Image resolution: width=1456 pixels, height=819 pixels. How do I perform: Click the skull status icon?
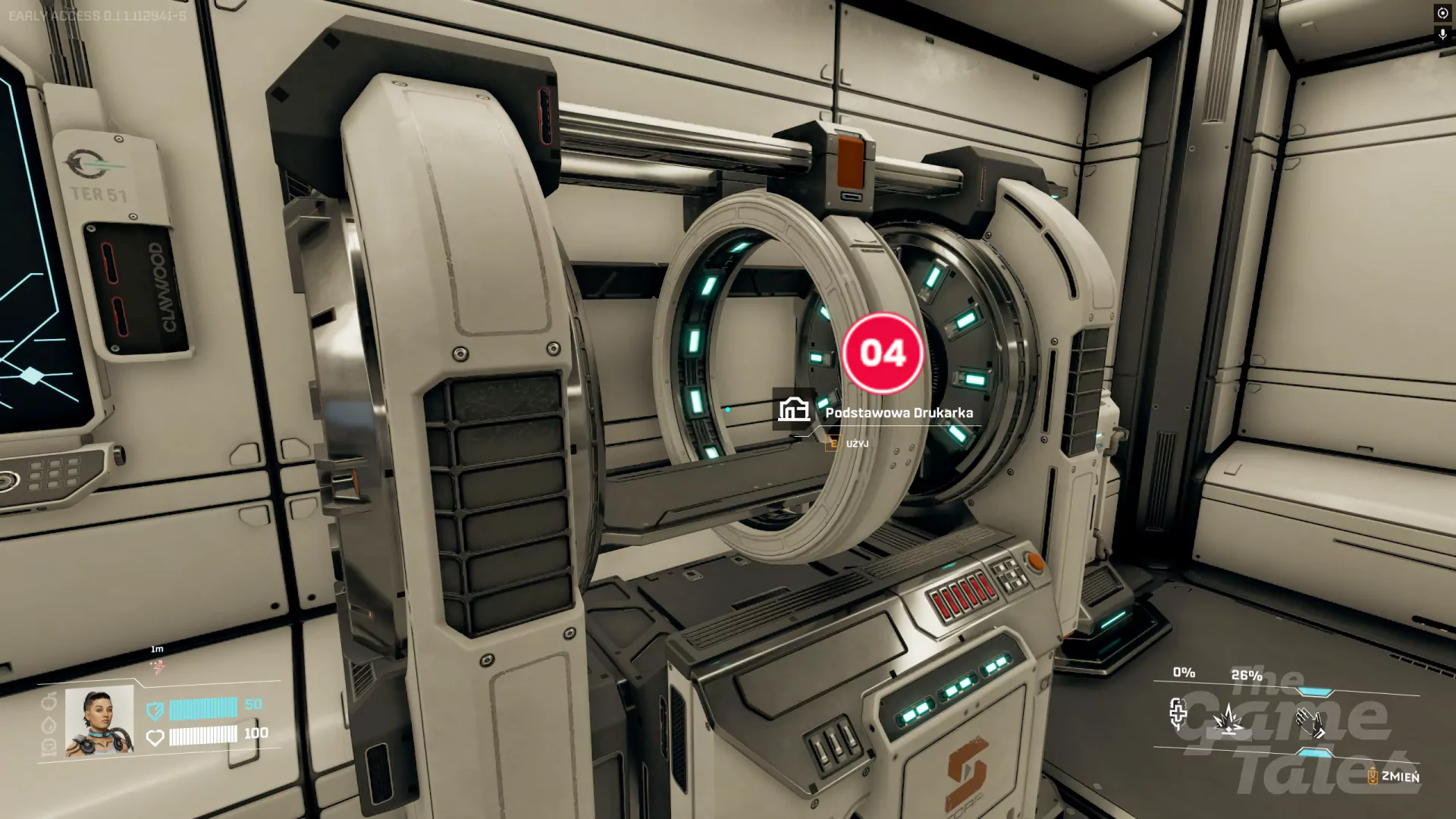48,747
